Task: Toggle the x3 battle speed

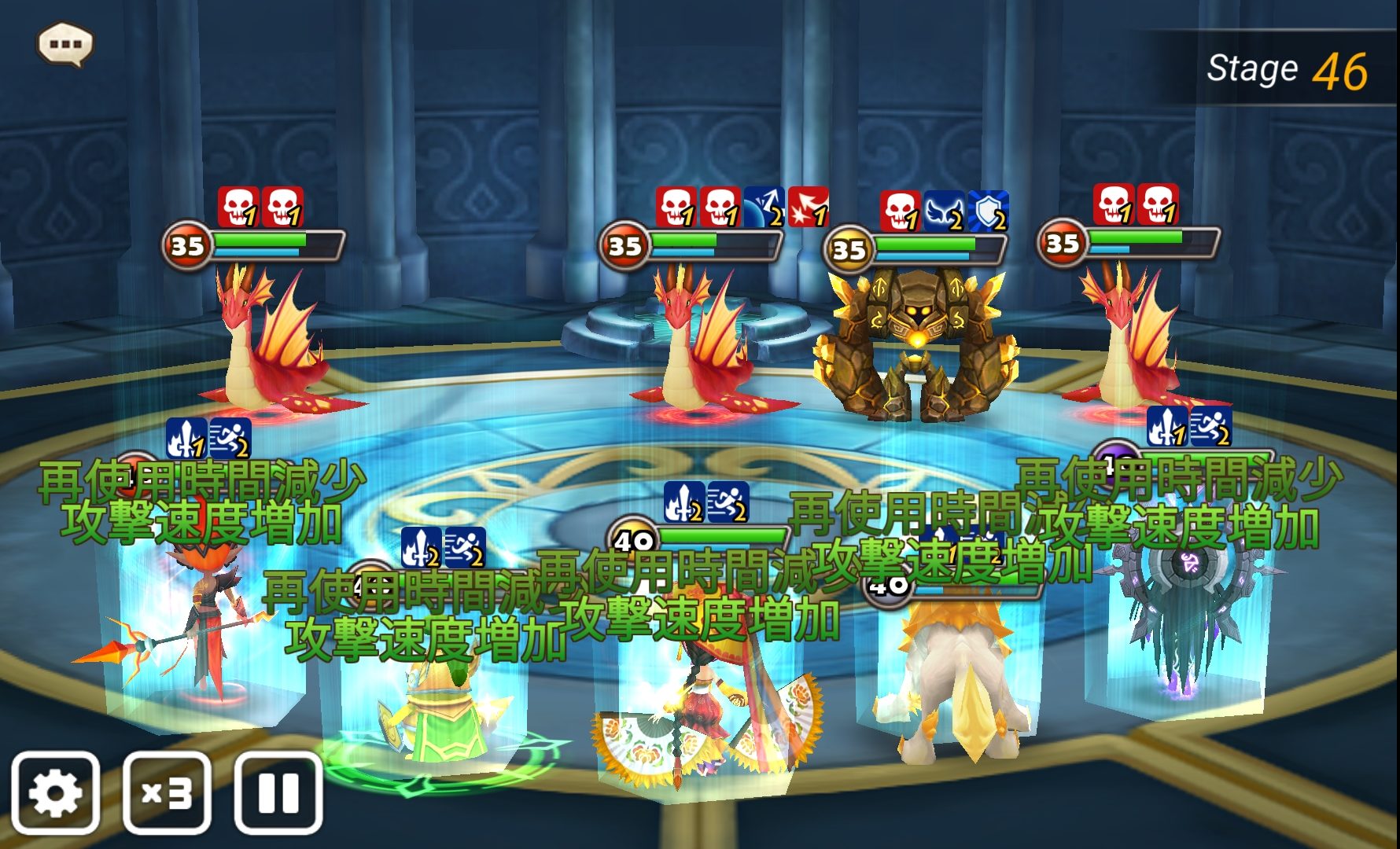Action: click(167, 792)
